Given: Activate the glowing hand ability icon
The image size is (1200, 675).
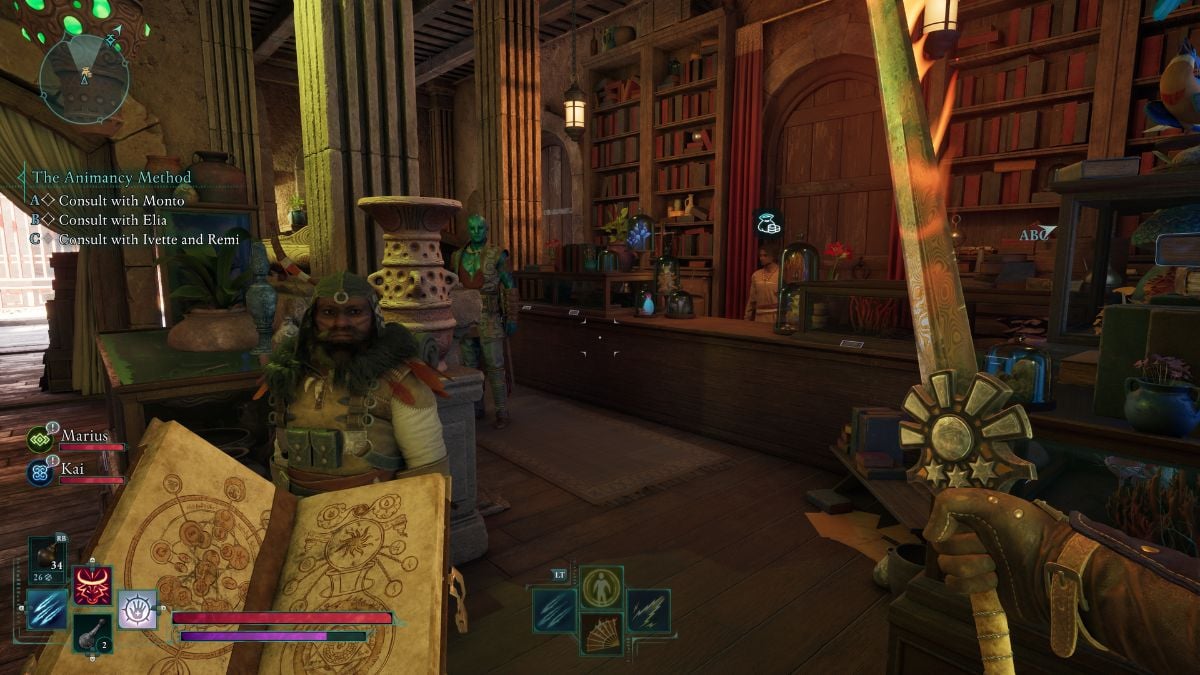Looking at the screenshot, I should (137, 609).
